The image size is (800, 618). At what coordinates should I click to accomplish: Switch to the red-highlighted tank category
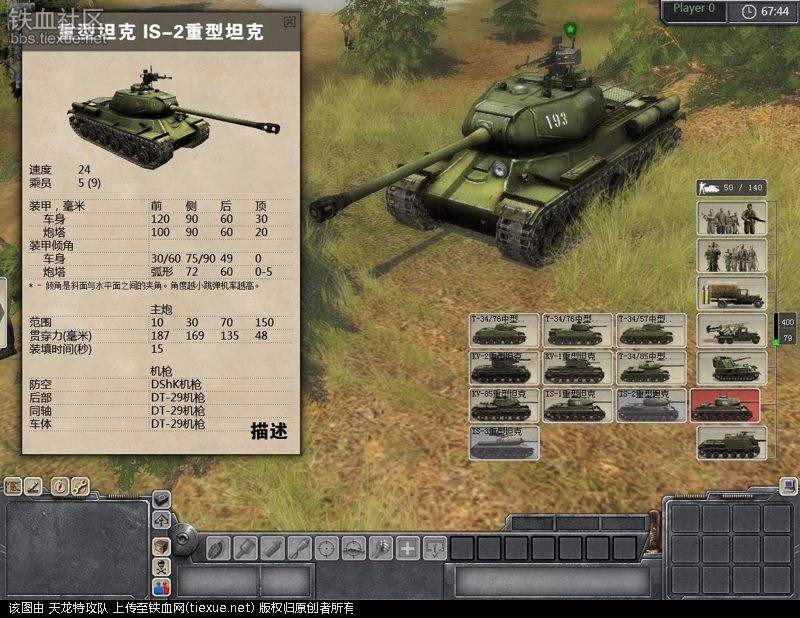(x=725, y=405)
